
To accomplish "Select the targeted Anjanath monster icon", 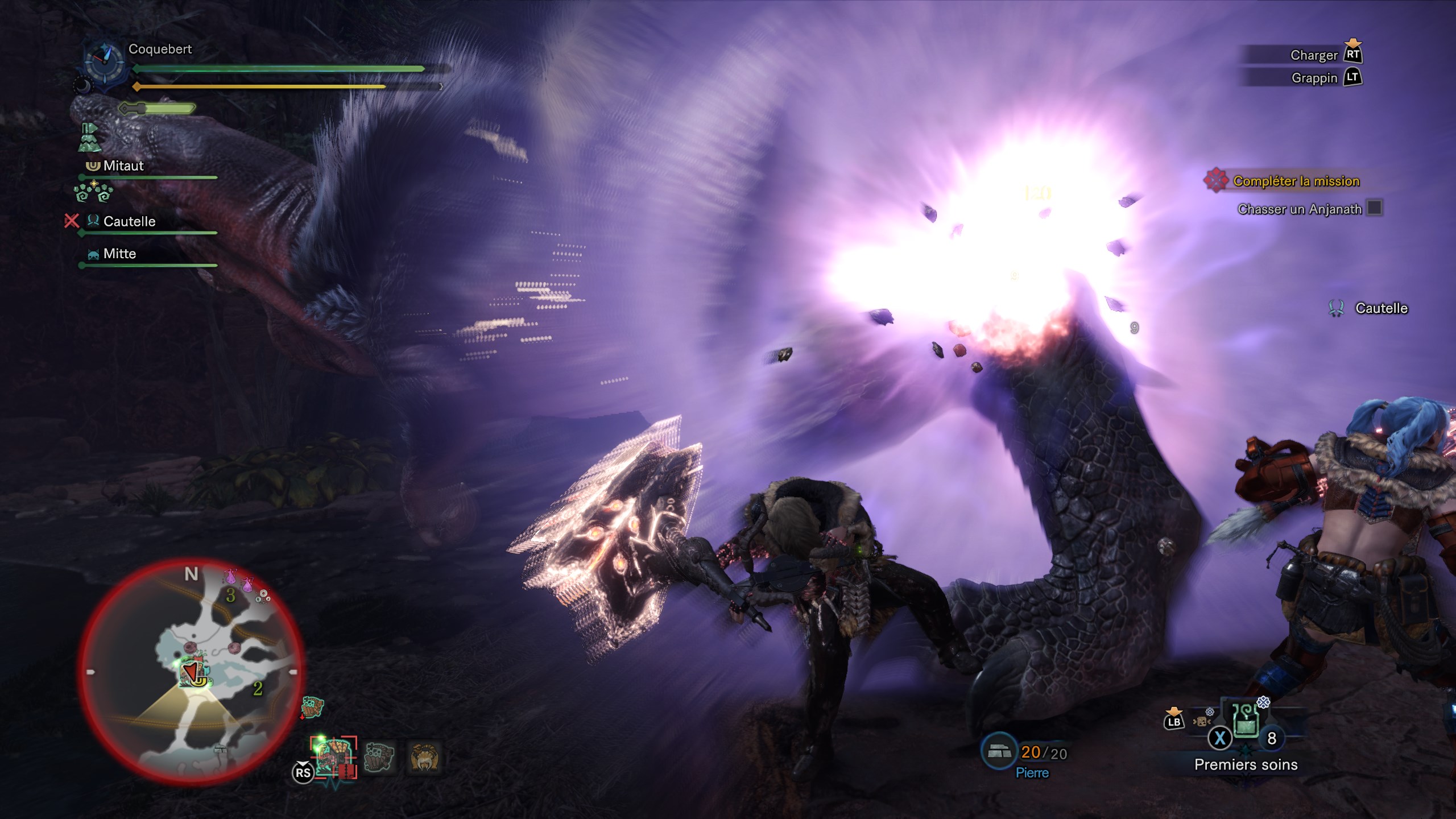I will 333,758.
